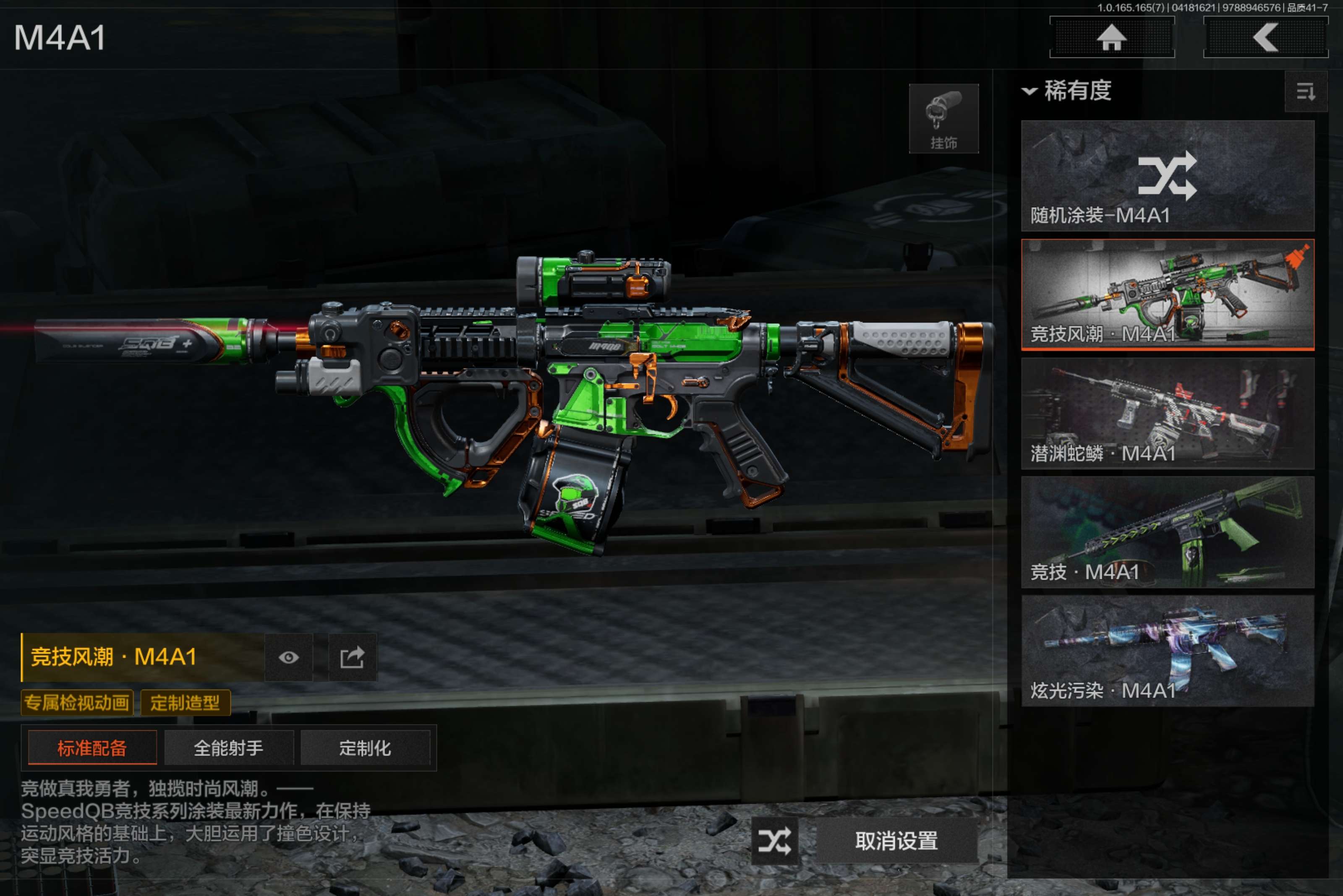Collapse the 稀有度 rarity dropdown
1343x896 pixels.
tap(1067, 91)
